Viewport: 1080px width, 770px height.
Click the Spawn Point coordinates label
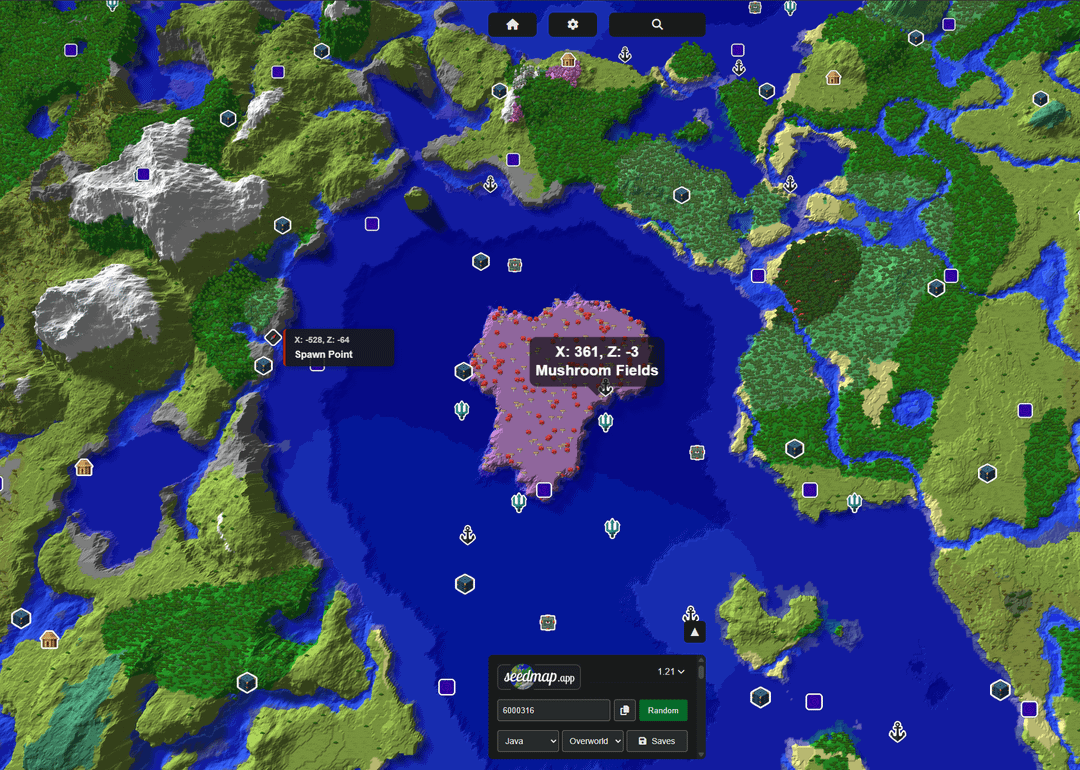[339, 347]
